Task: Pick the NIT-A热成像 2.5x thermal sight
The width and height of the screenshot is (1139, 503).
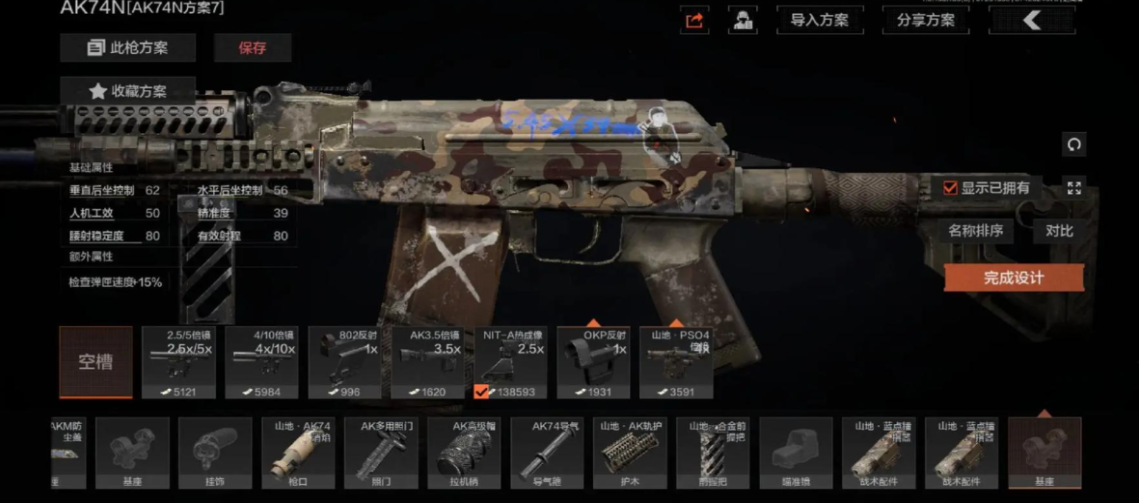Action: (511, 361)
